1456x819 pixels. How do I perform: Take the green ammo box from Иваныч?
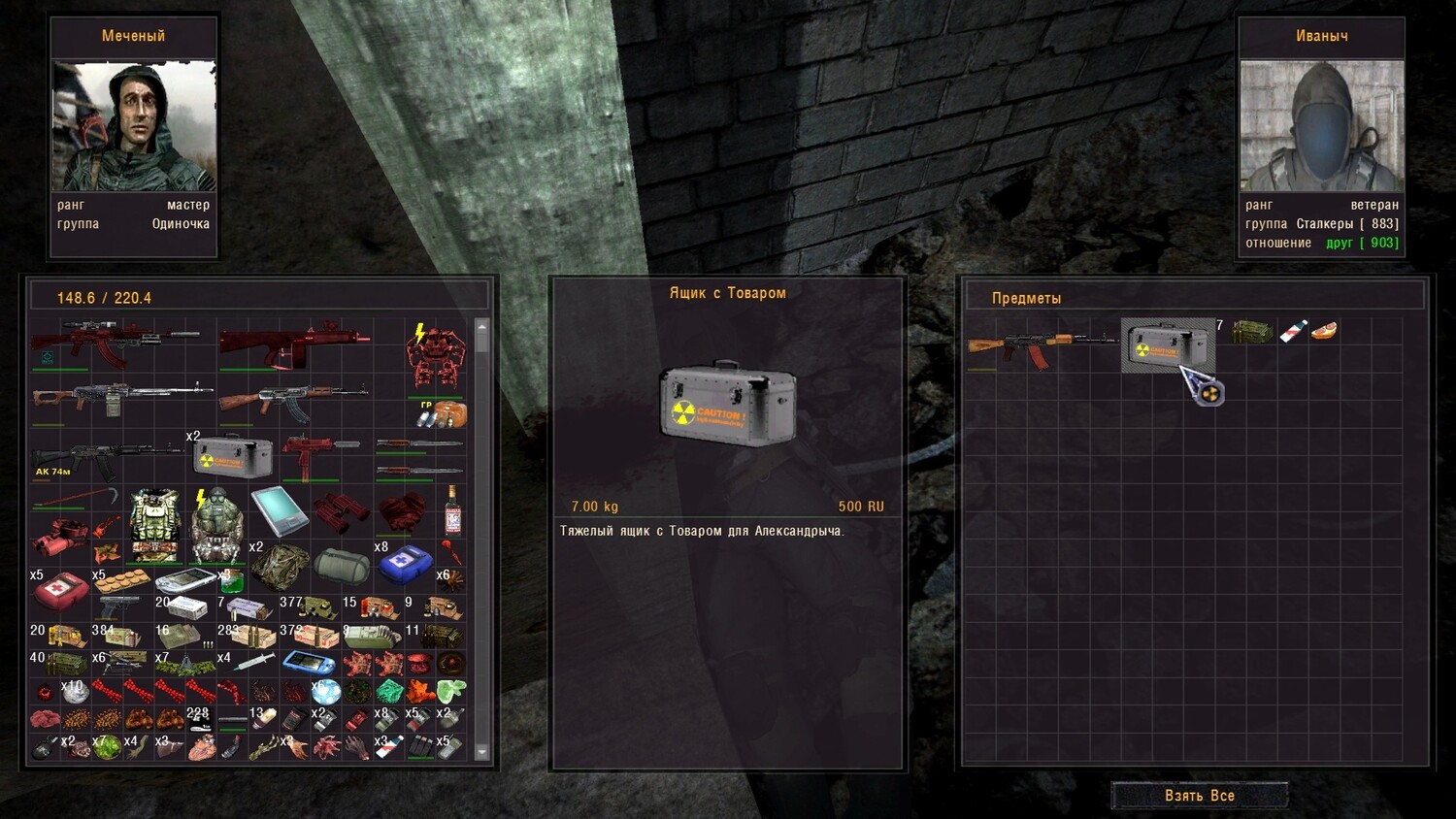point(1252,333)
